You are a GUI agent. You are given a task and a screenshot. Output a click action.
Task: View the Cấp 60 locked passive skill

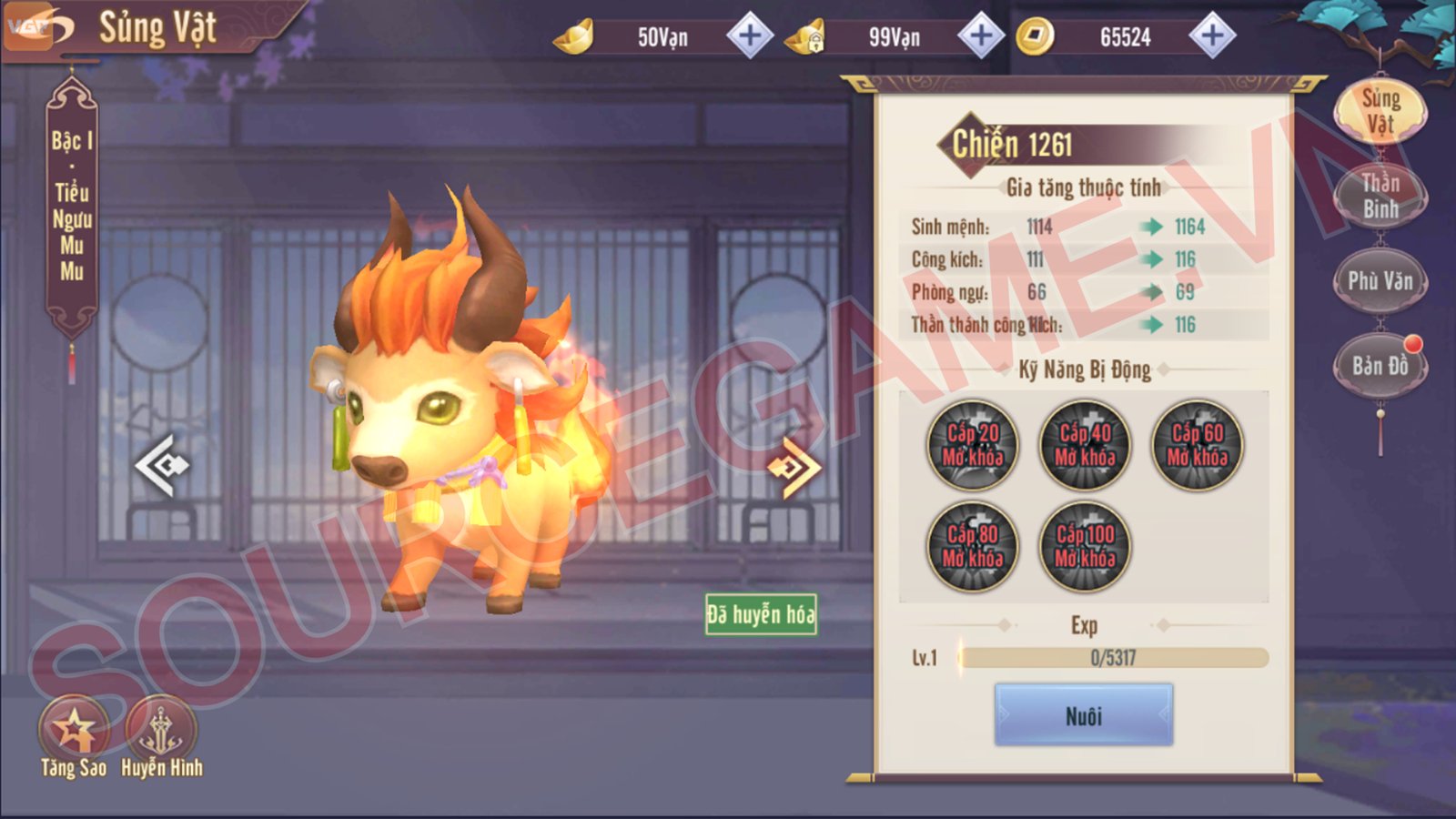click(x=1197, y=445)
